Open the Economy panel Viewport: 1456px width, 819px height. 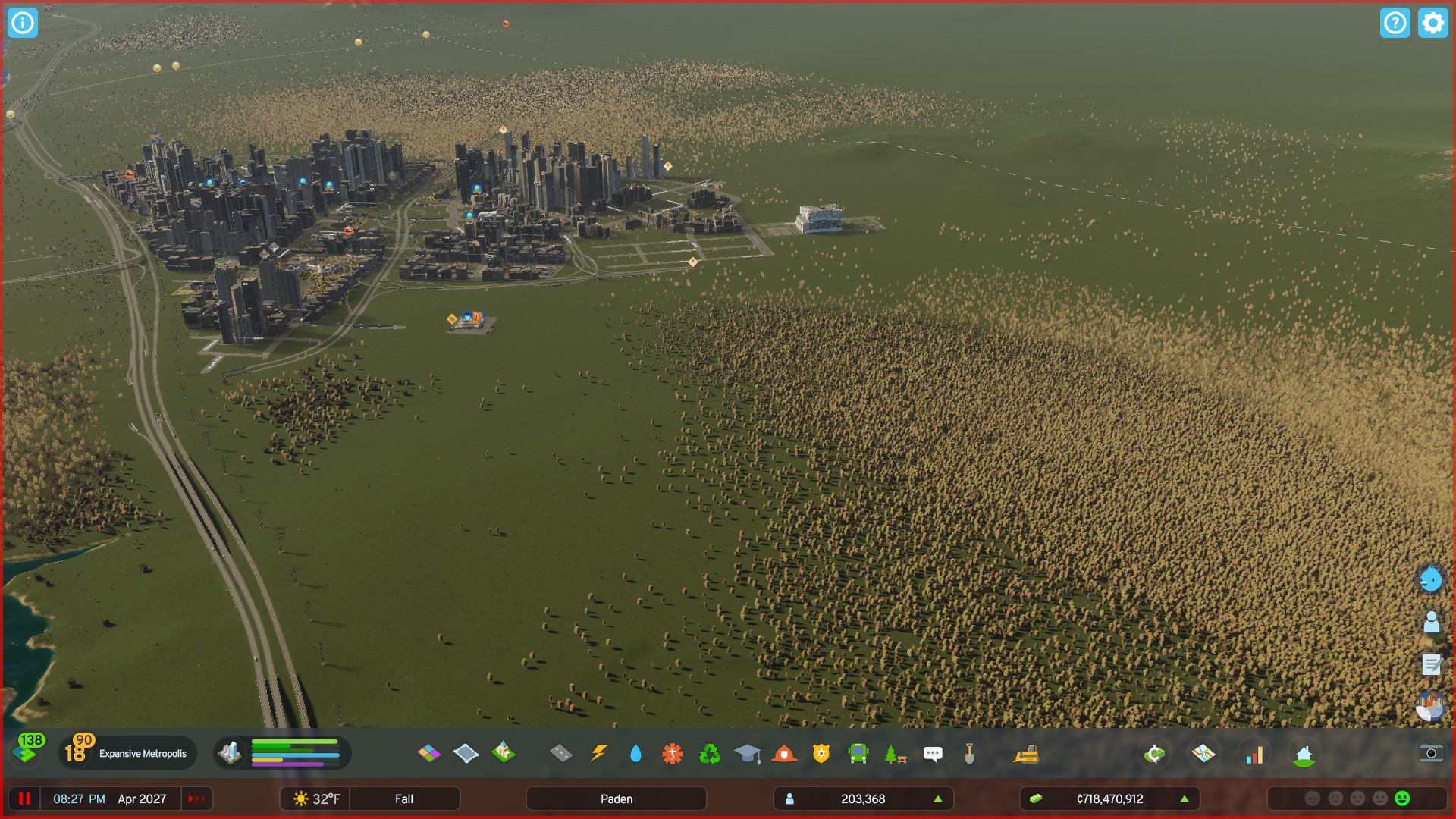[x=1153, y=754]
